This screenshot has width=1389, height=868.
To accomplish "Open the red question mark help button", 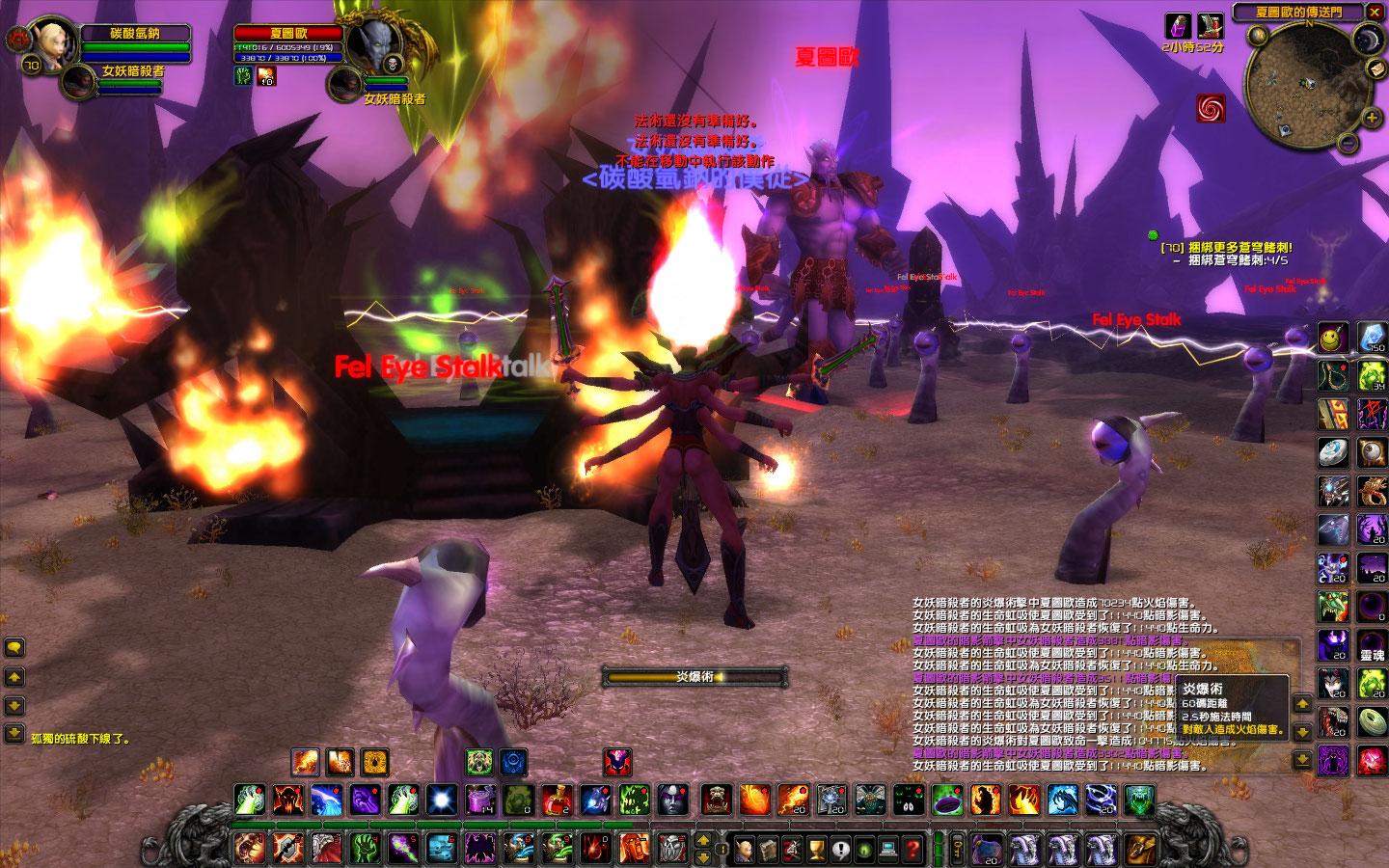I will pos(912,850).
